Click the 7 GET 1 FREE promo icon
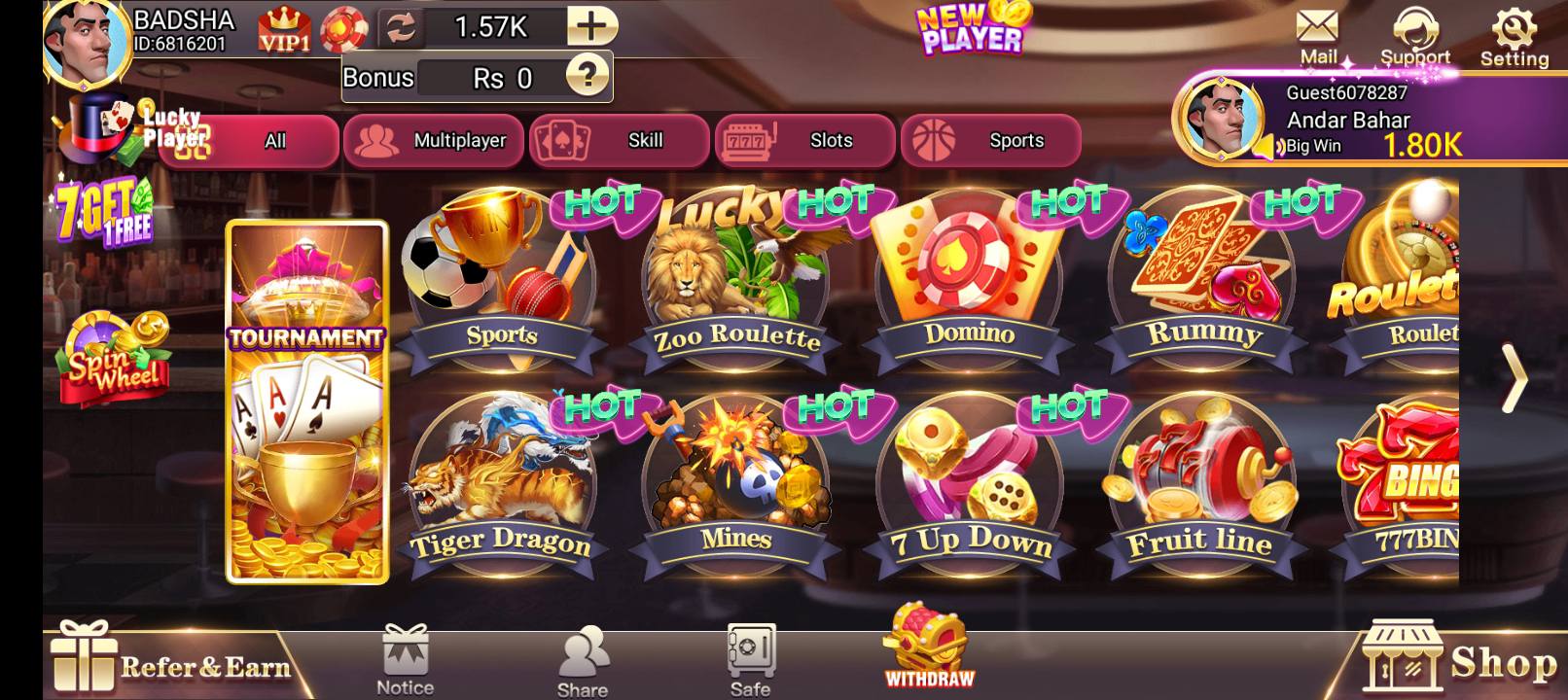This screenshot has height=700, width=1568. coord(102,209)
